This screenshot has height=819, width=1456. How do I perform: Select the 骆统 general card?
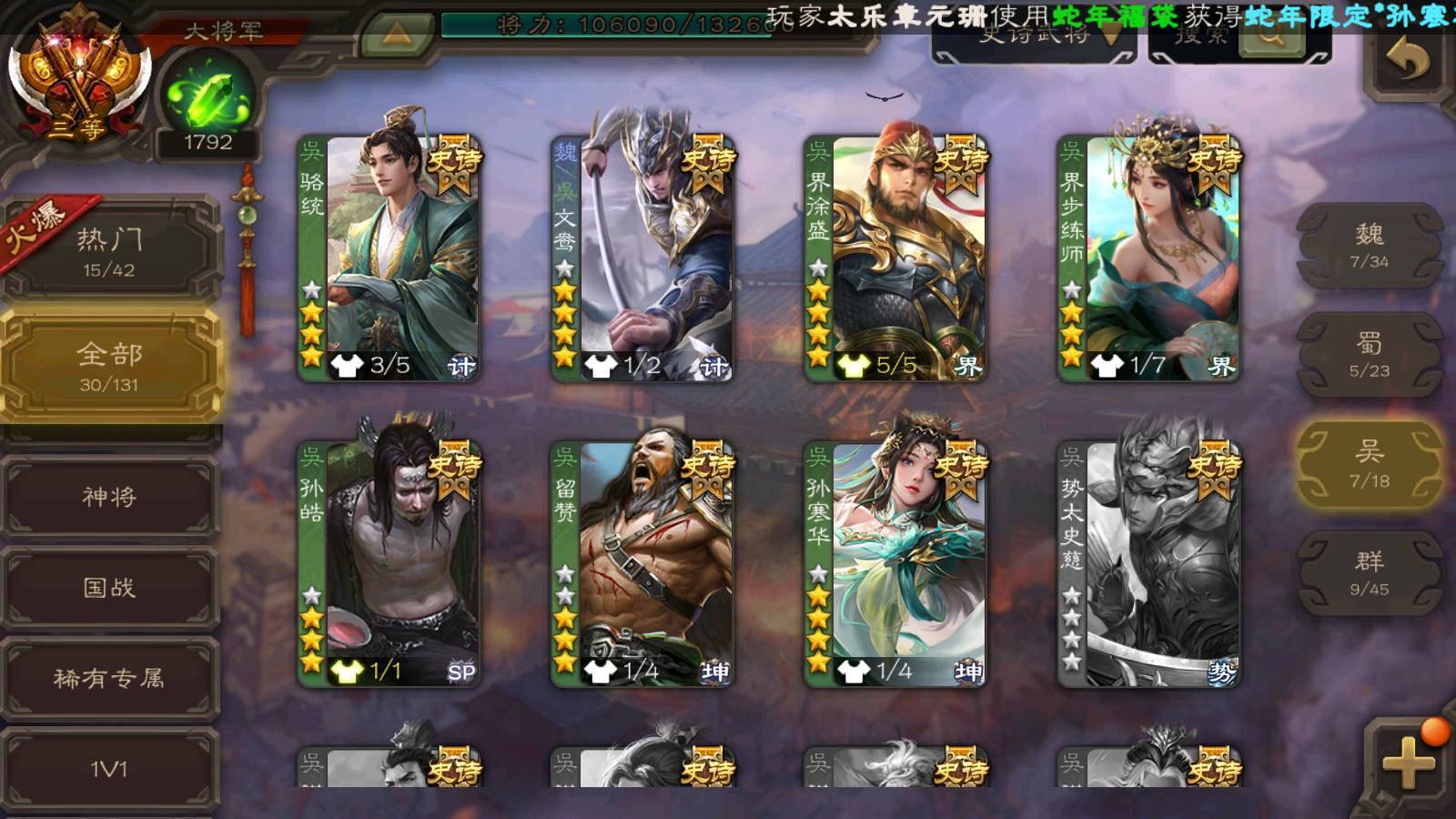(x=391, y=258)
